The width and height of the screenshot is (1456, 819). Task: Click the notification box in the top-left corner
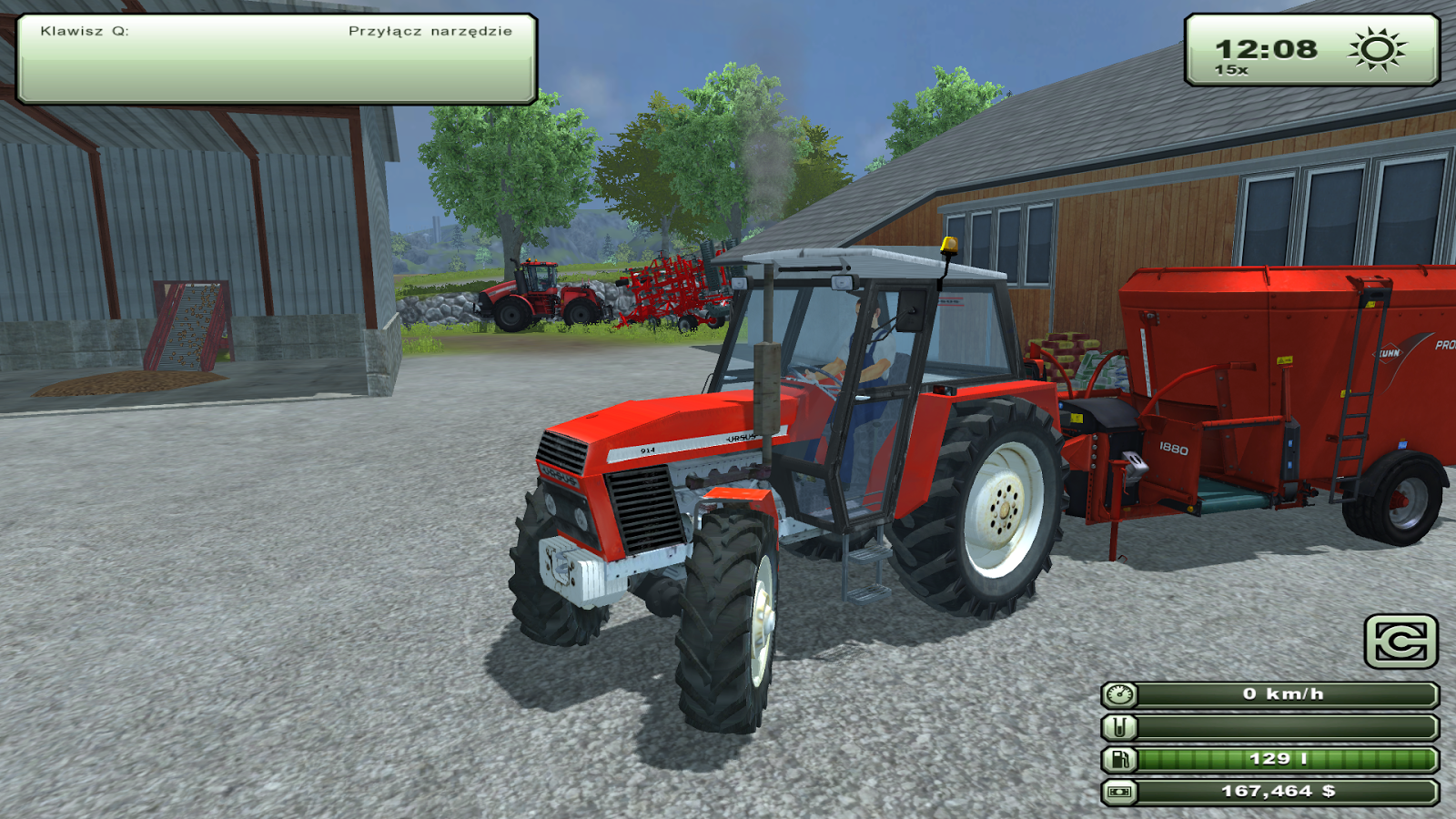click(x=273, y=55)
